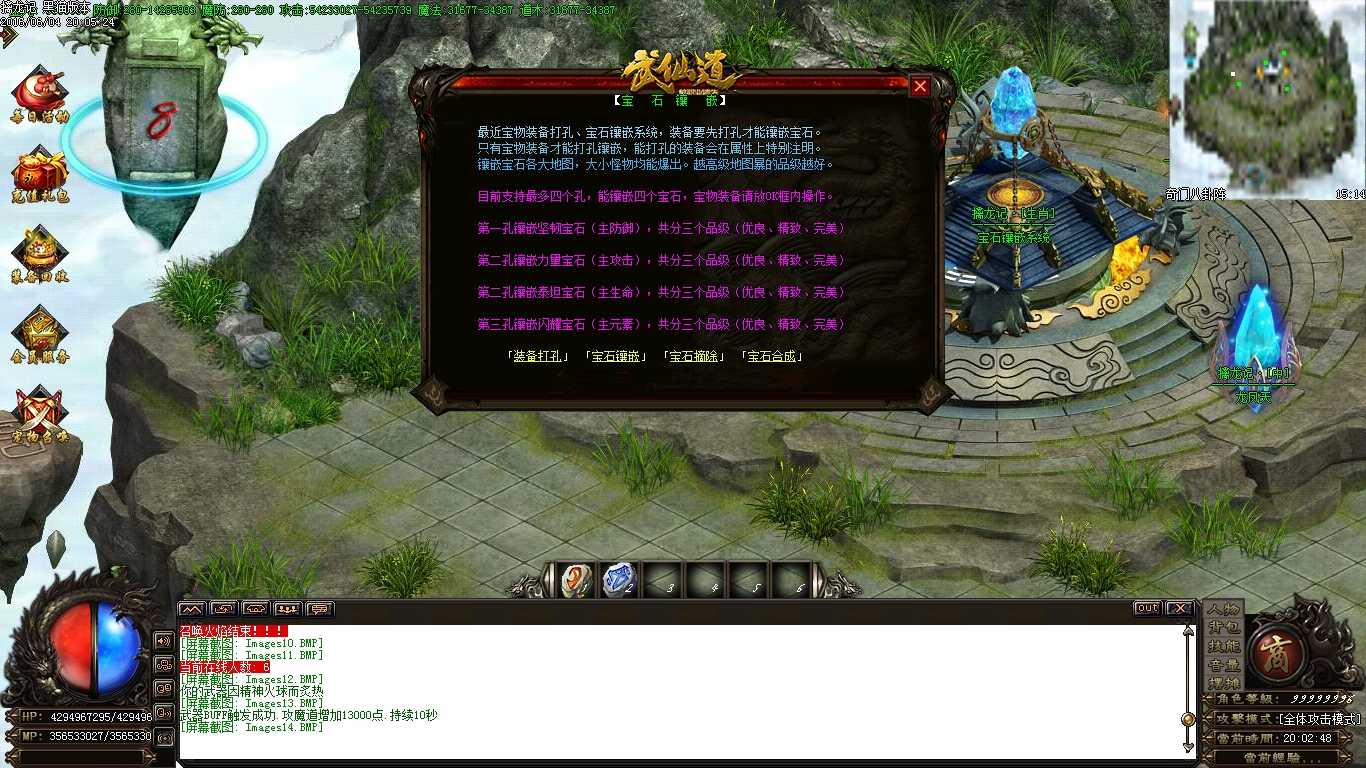Click the arrow beside the 角色等级 panel
Screen dimensions: 1366x768
(1207, 698)
